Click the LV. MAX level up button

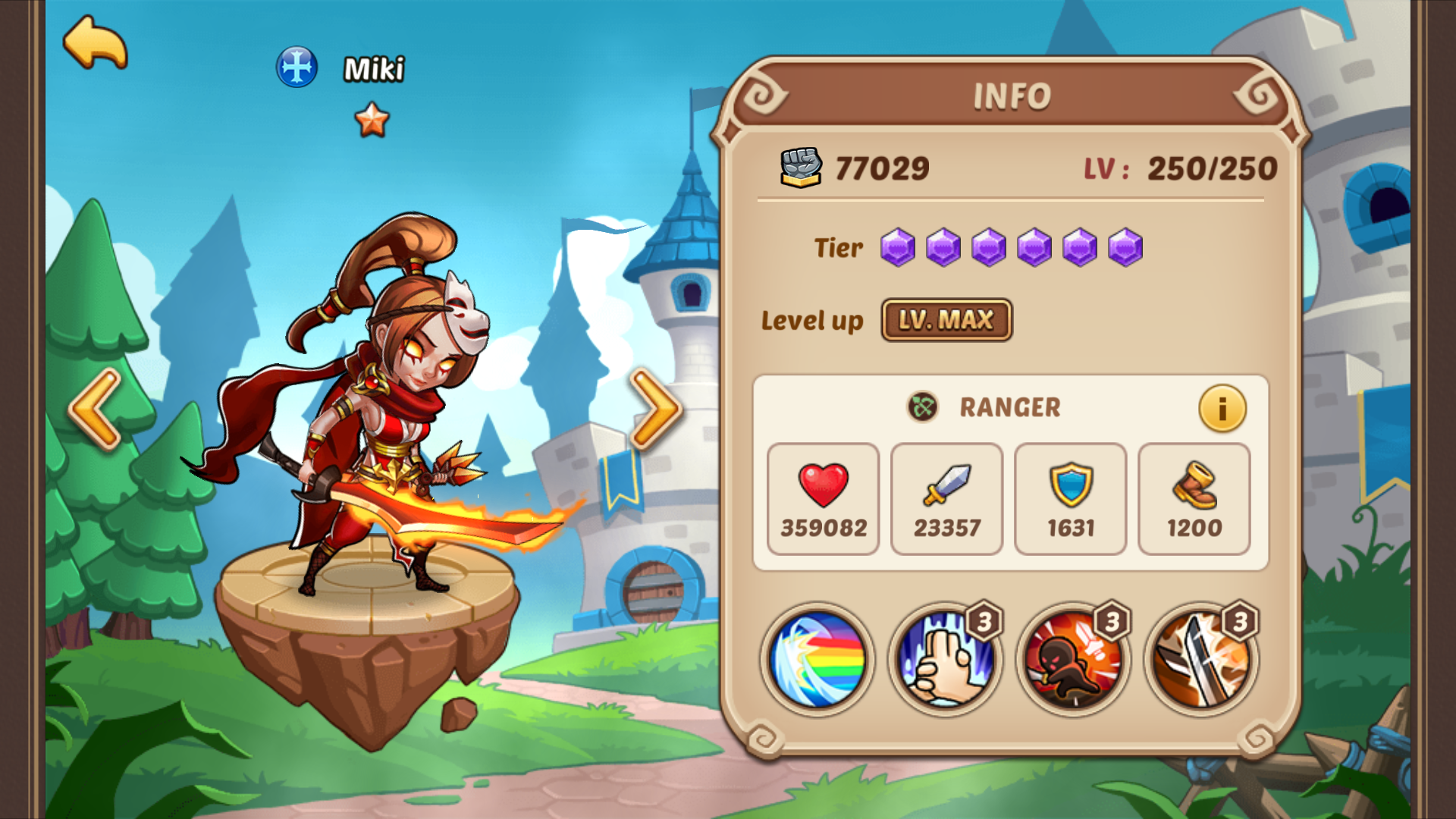tap(946, 320)
